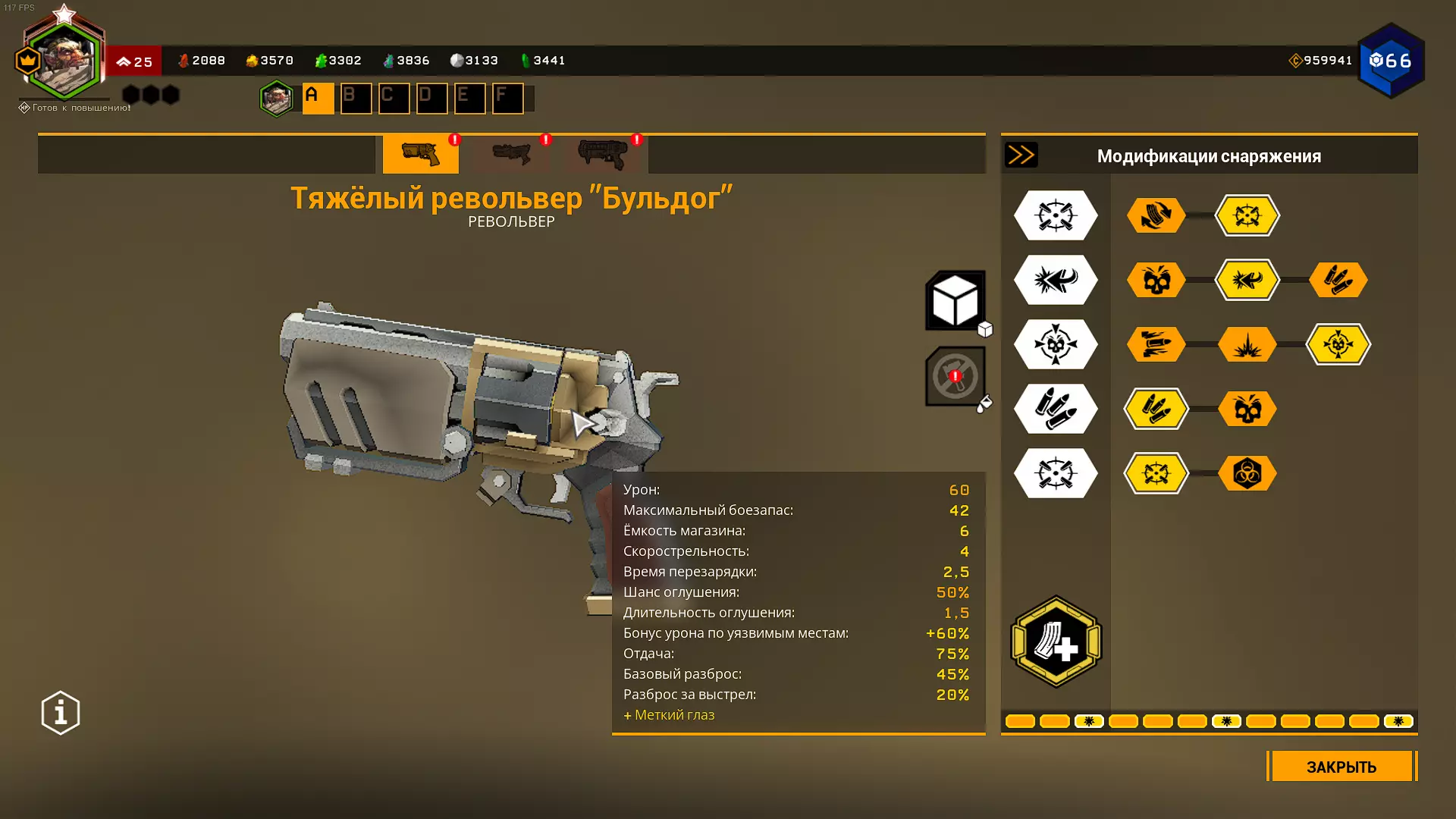The height and width of the screenshot is (819, 1456).
Task: Show the weapon info panel
Action: pyautogui.click(x=61, y=713)
